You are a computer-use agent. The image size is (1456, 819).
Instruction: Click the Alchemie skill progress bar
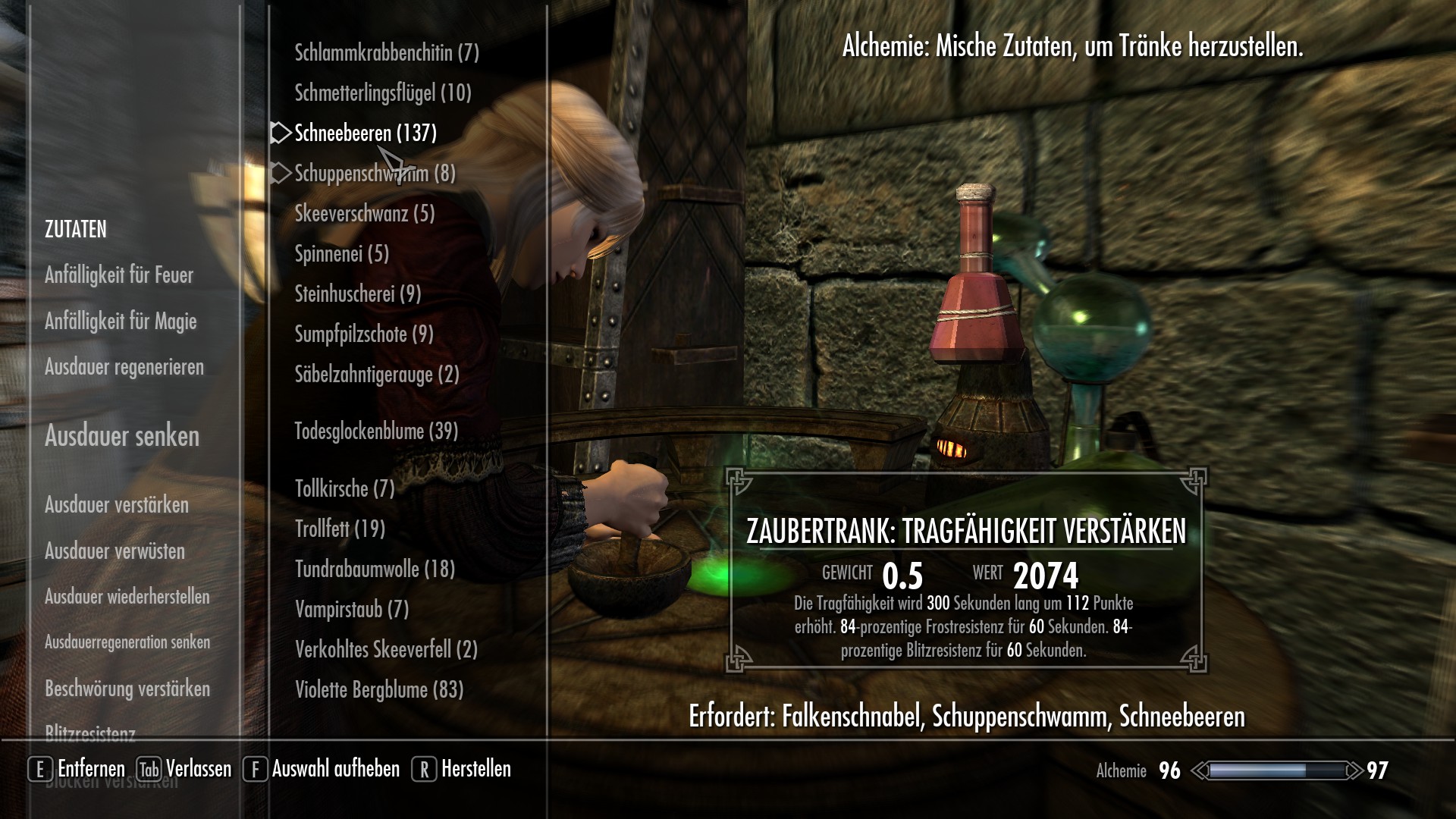pyautogui.click(x=1279, y=770)
